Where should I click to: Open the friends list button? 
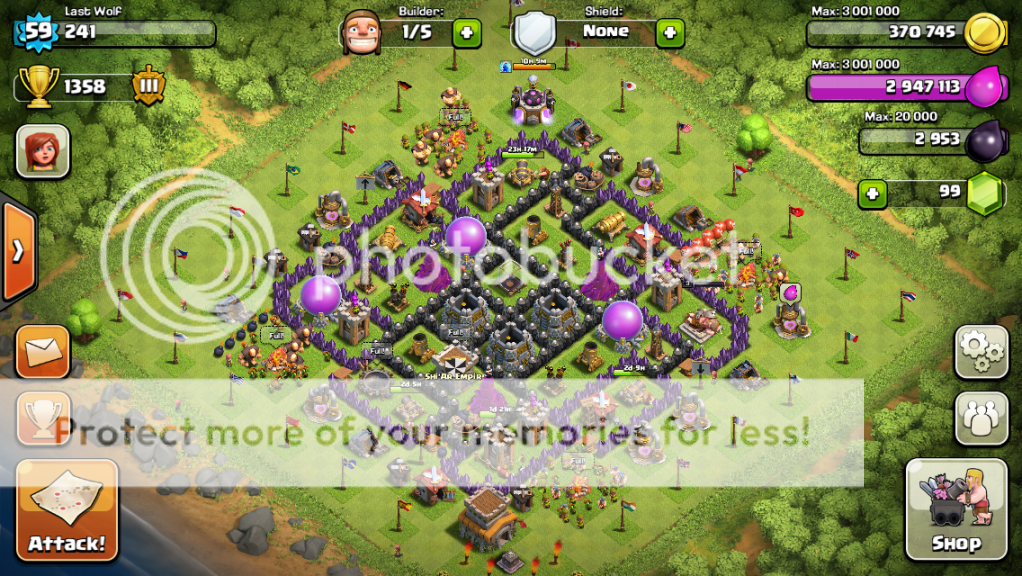[981, 418]
